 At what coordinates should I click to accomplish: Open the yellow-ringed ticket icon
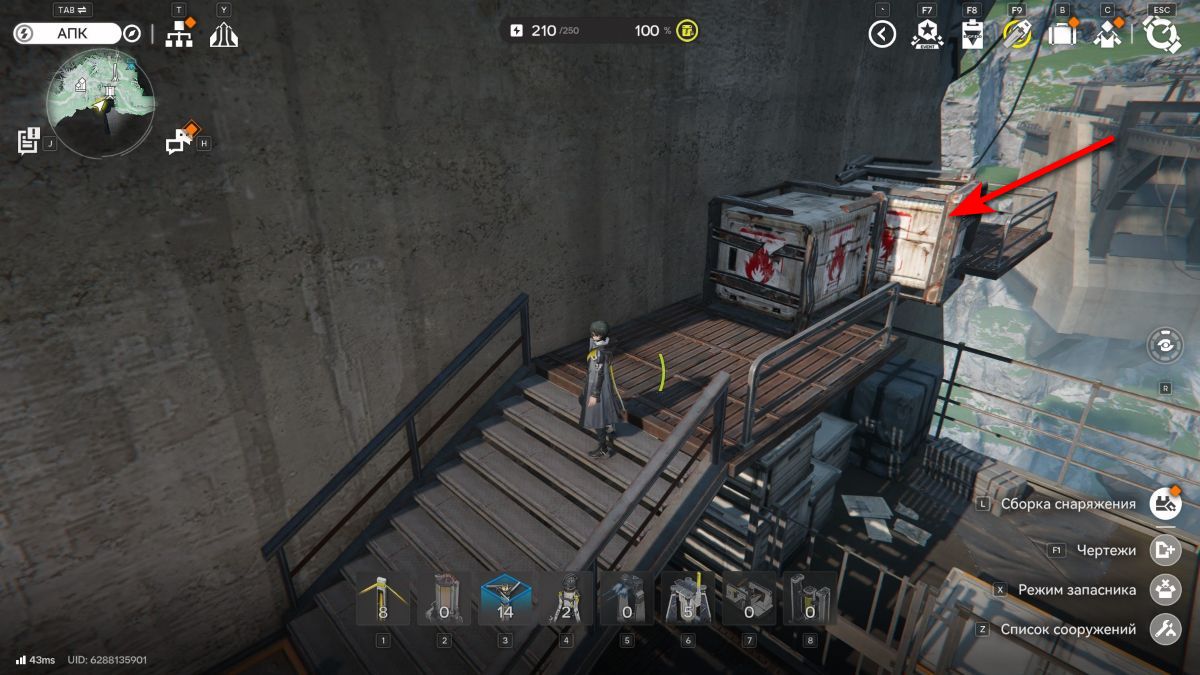(x=1017, y=35)
